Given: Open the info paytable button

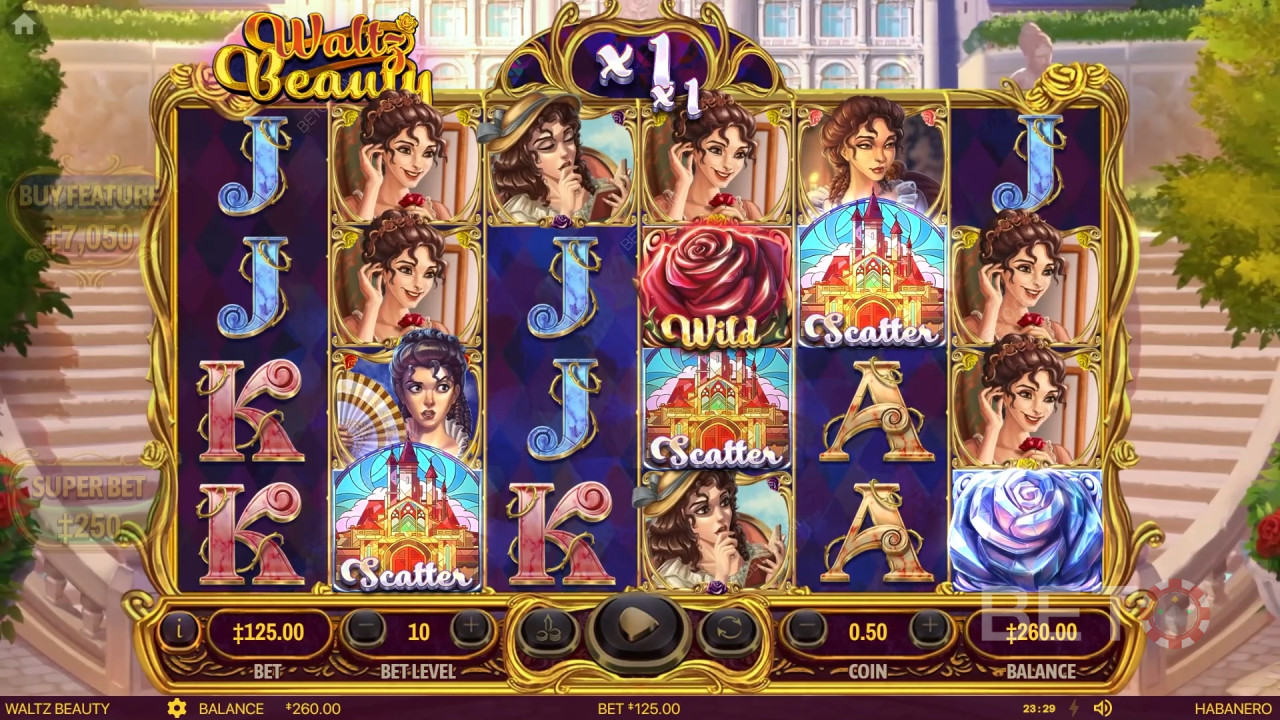Looking at the screenshot, I should point(179,630).
